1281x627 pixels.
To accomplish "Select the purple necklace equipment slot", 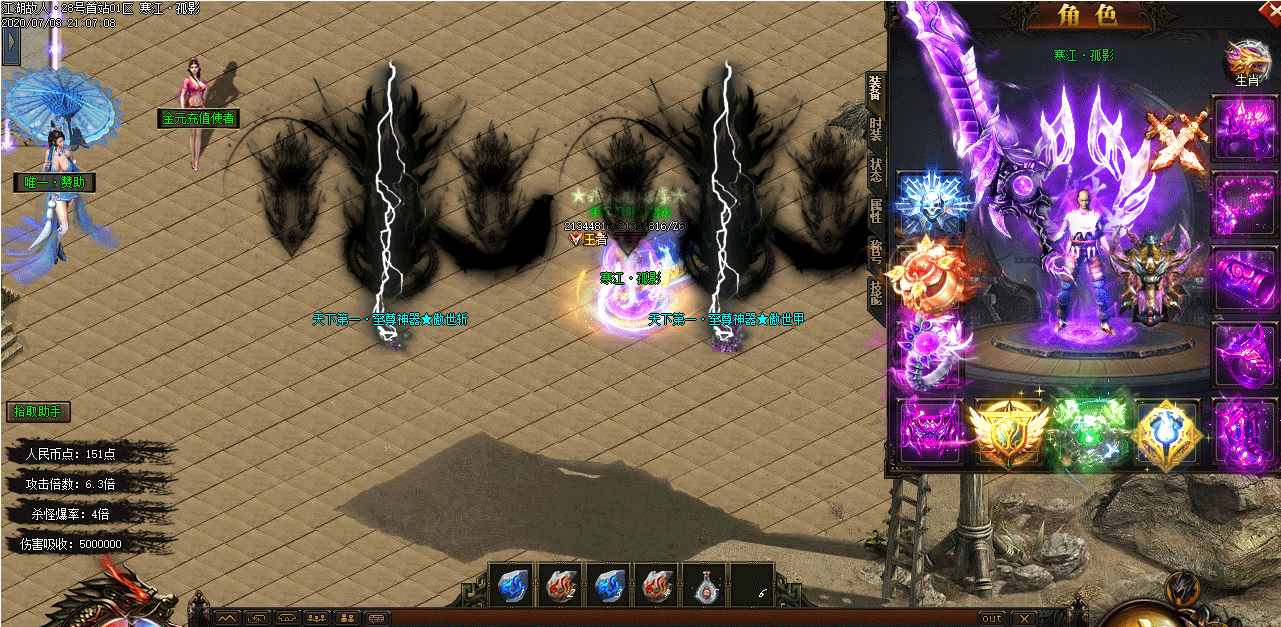I will pyautogui.click(x=1244, y=203).
